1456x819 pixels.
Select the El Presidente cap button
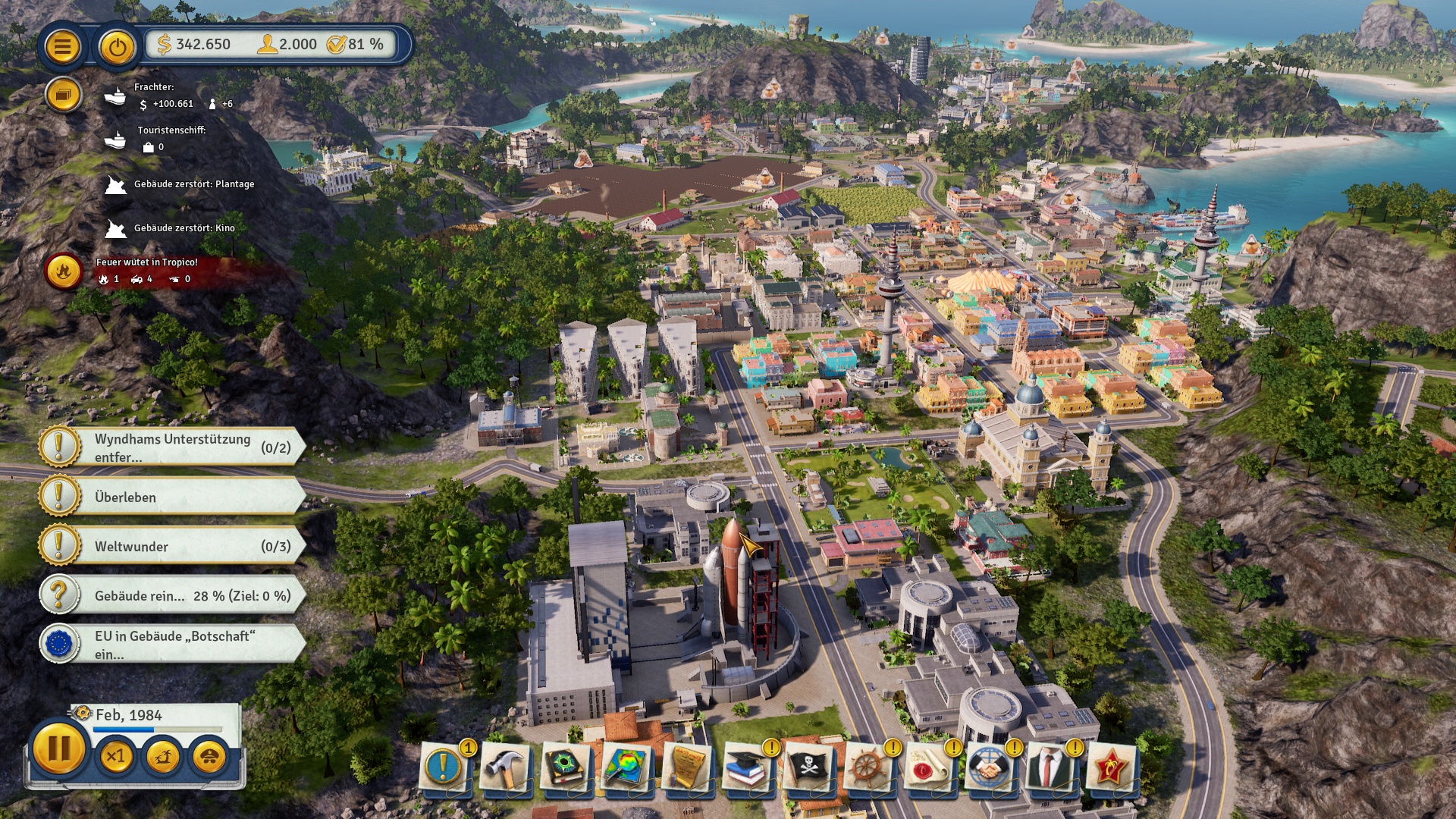(209, 756)
